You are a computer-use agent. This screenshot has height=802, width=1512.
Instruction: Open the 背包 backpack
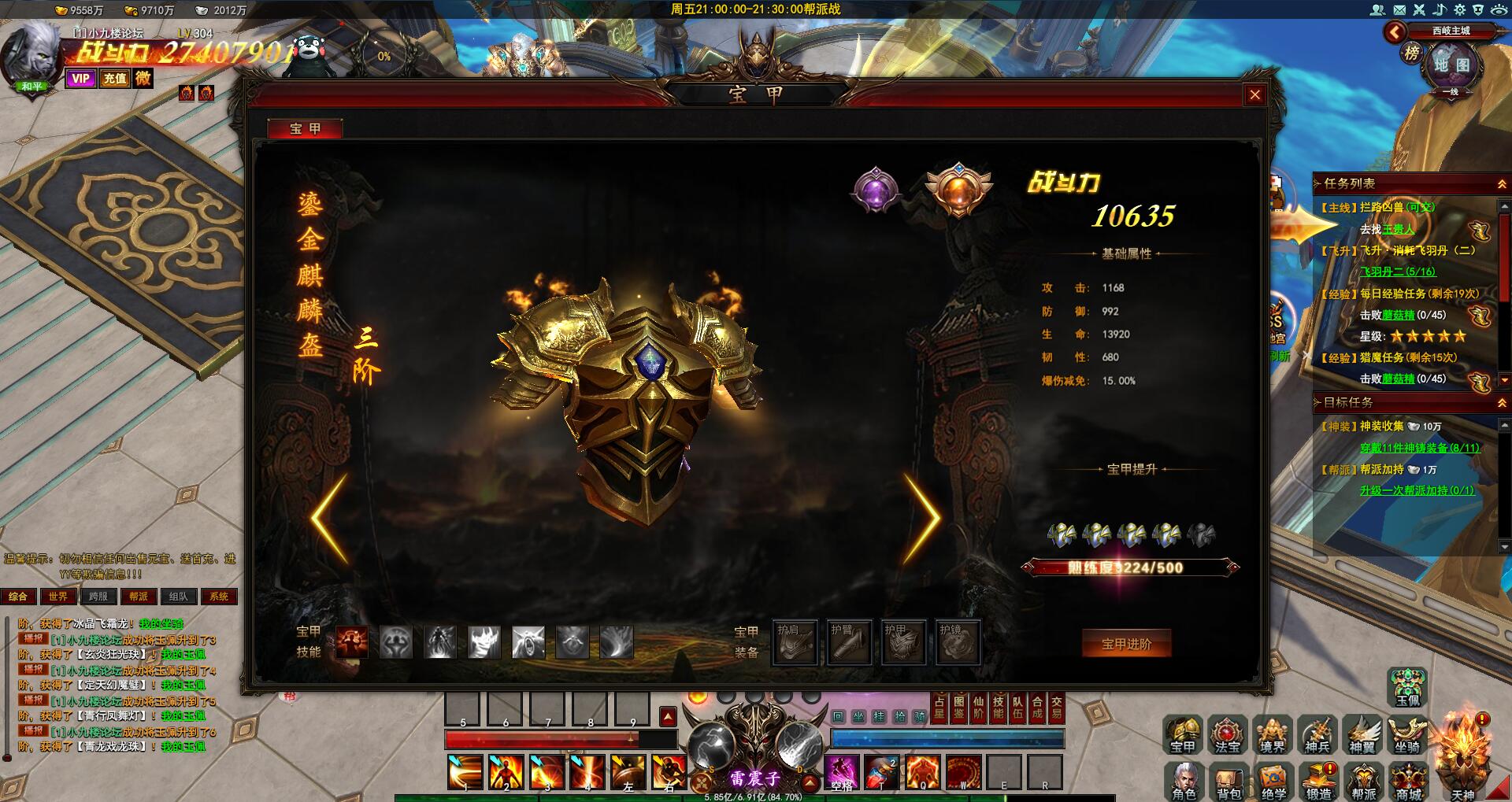pos(1228,781)
